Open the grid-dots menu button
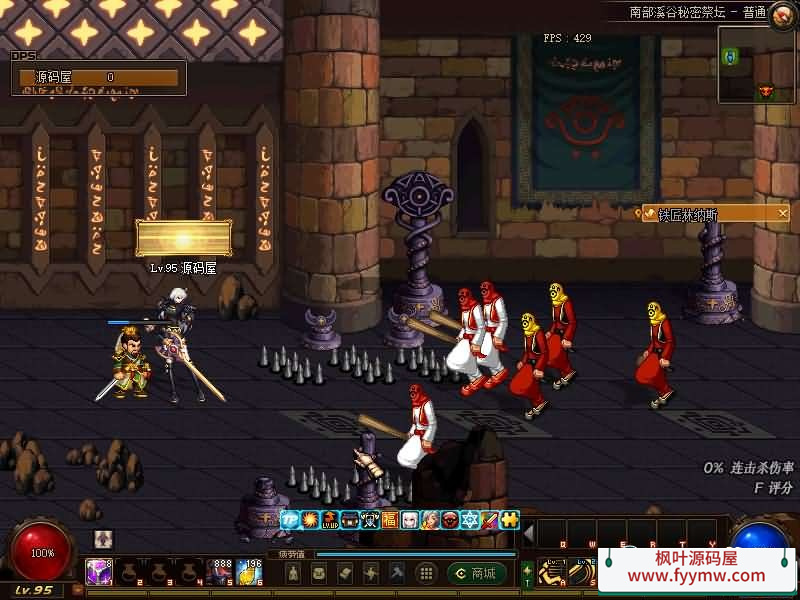Viewport: 800px width, 600px height. [426, 573]
